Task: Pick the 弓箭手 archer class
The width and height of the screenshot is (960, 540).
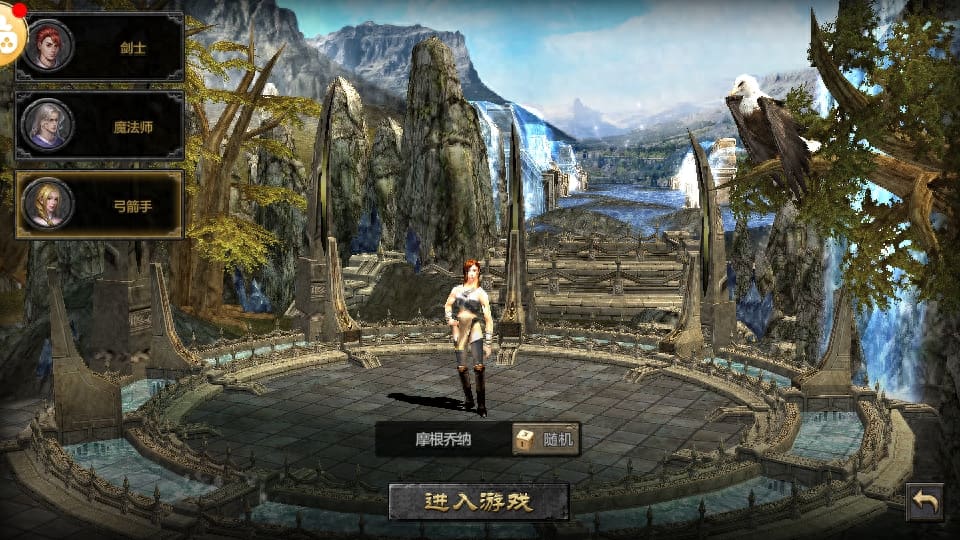Action: (100, 205)
